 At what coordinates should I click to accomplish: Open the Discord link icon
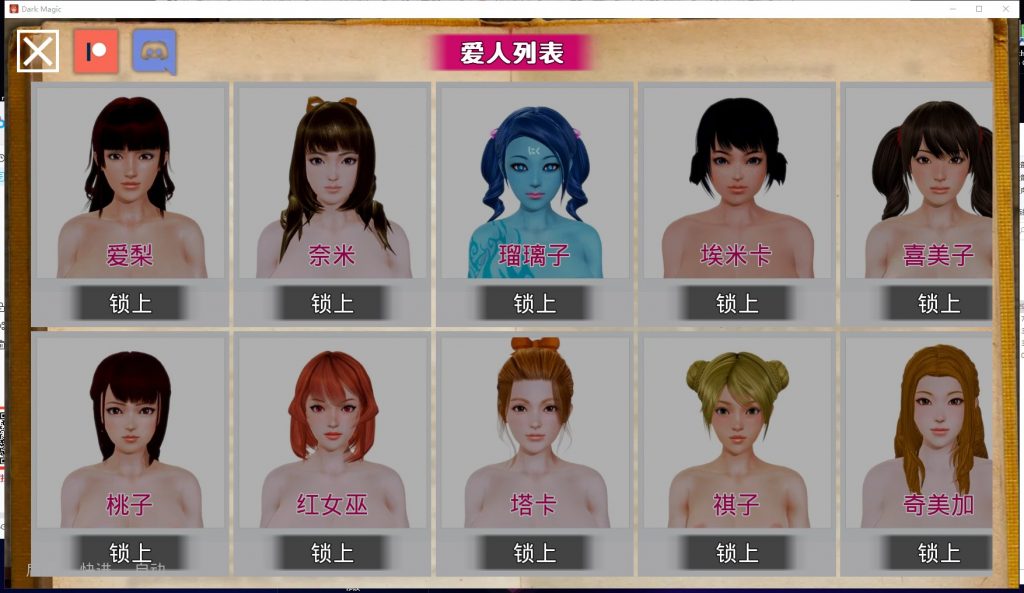point(154,51)
